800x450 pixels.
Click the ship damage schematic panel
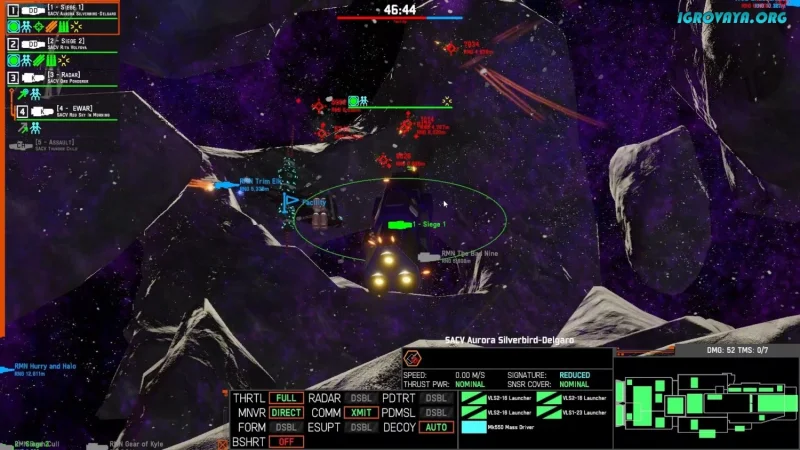pos(705,400)
